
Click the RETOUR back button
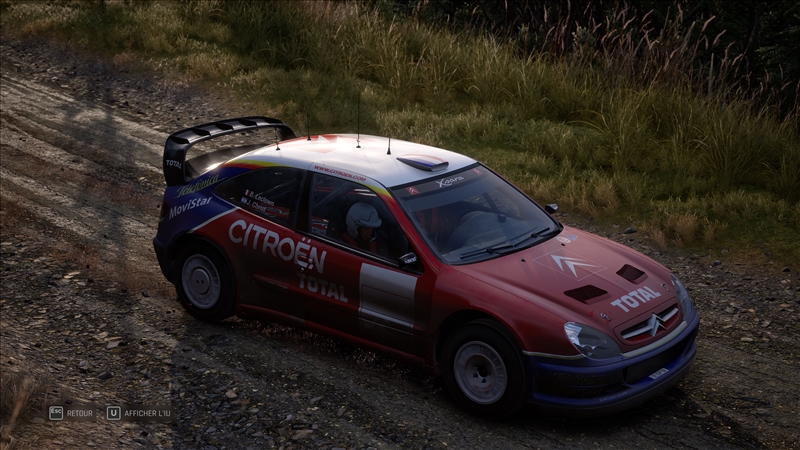pos(71,412)
